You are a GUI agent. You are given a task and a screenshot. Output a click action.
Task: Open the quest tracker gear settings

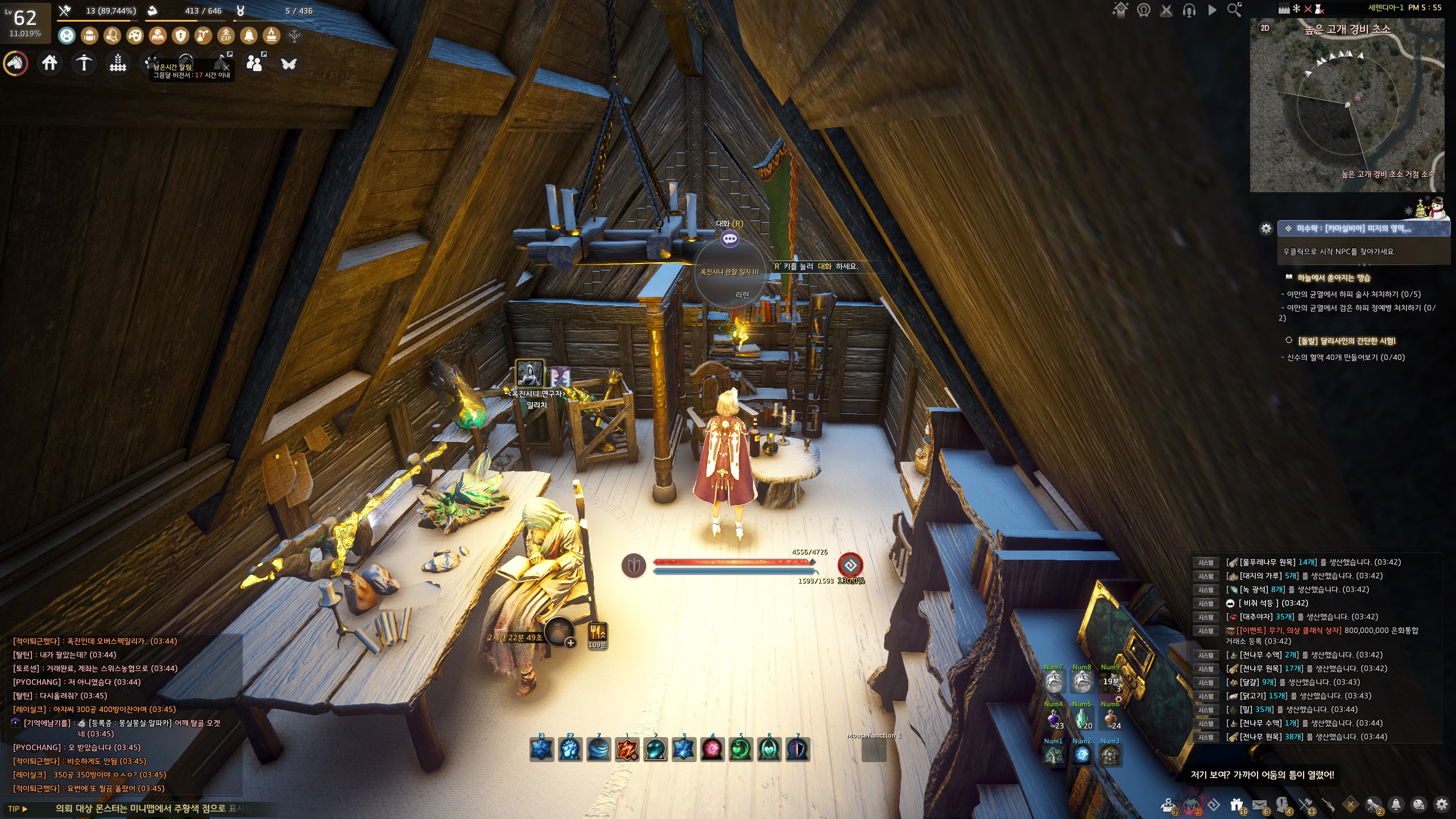click(1266, 229)
